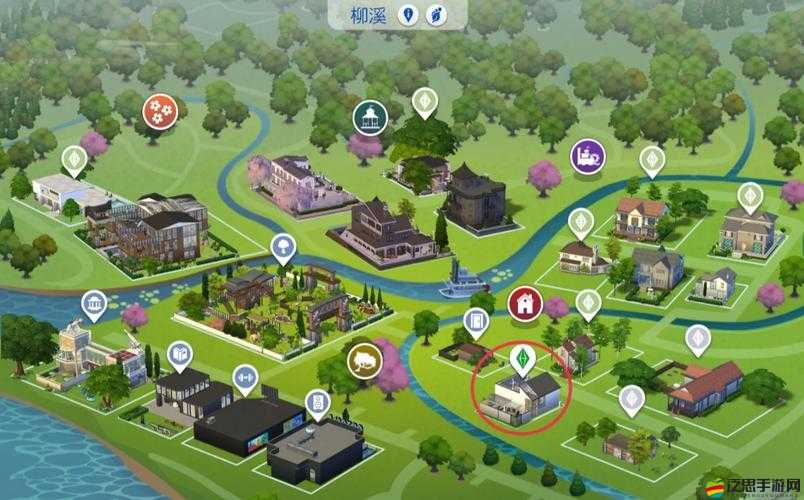Click the rightmost round button beside 柳溪
Viewport: 804px width, 500px height.
(x=435, y=15)
